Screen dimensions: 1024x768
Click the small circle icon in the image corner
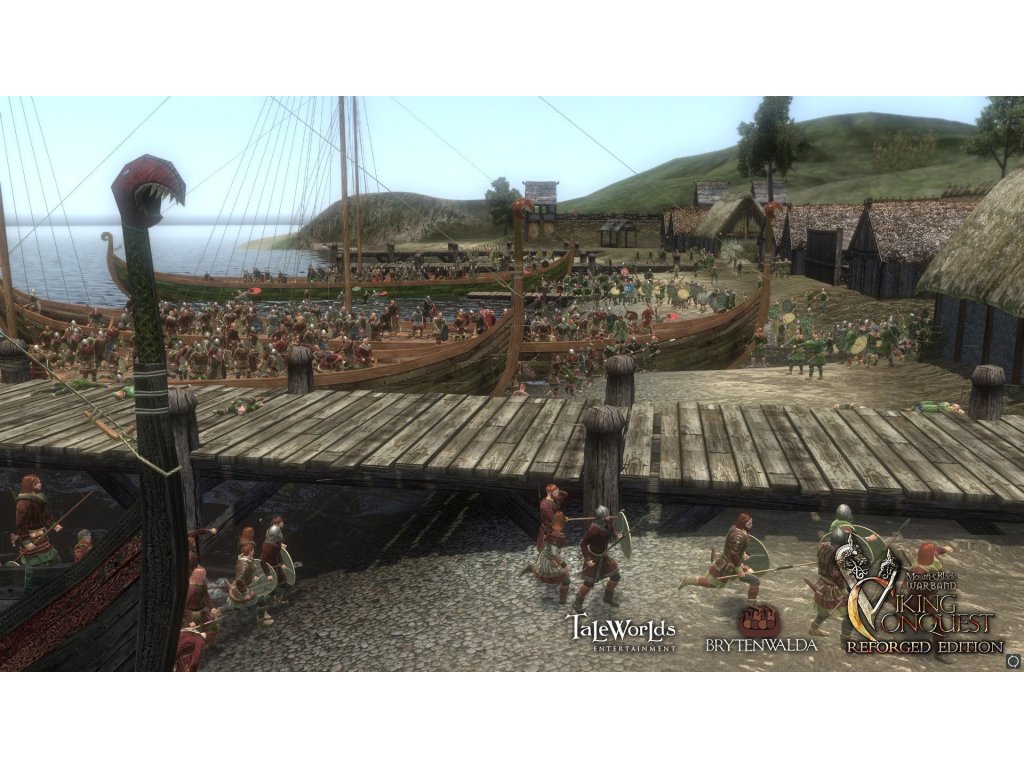pyautogui.click(x=1012, y=660)
